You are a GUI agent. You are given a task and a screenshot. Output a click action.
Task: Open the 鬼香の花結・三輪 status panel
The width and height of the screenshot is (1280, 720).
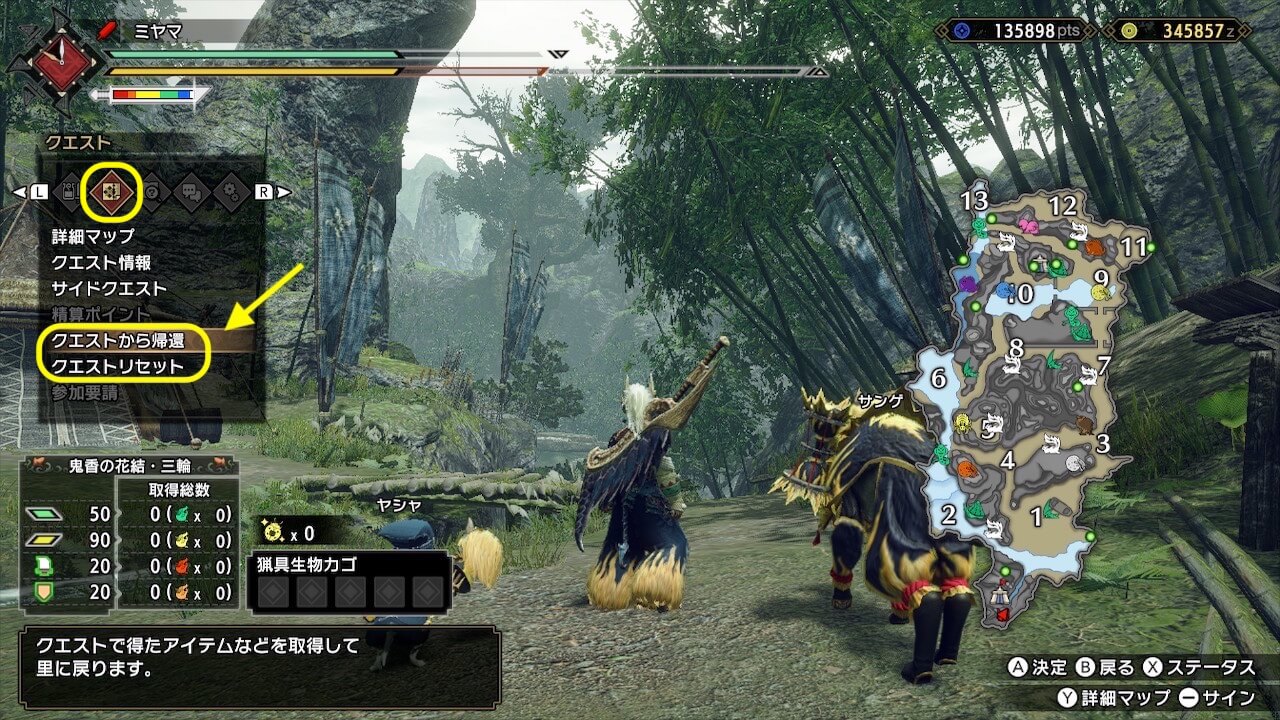[x=129, y=466]
